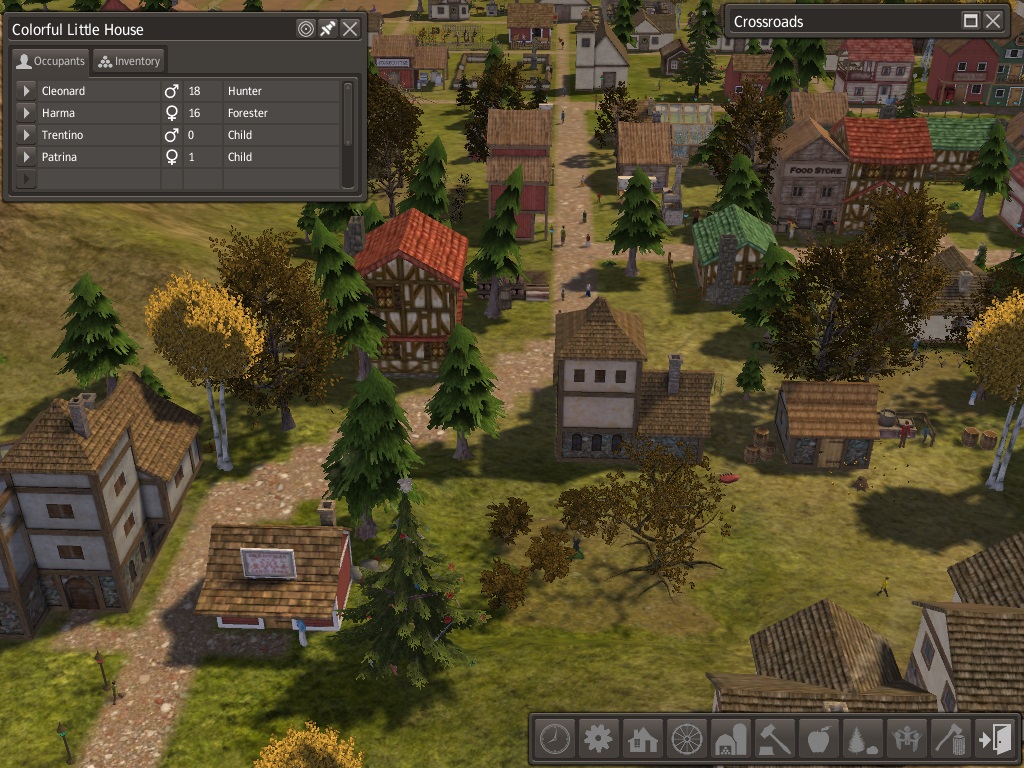This screenshot has width=1024, height=768.
Task: Open the gear tools menu
Action: point(598,740)
